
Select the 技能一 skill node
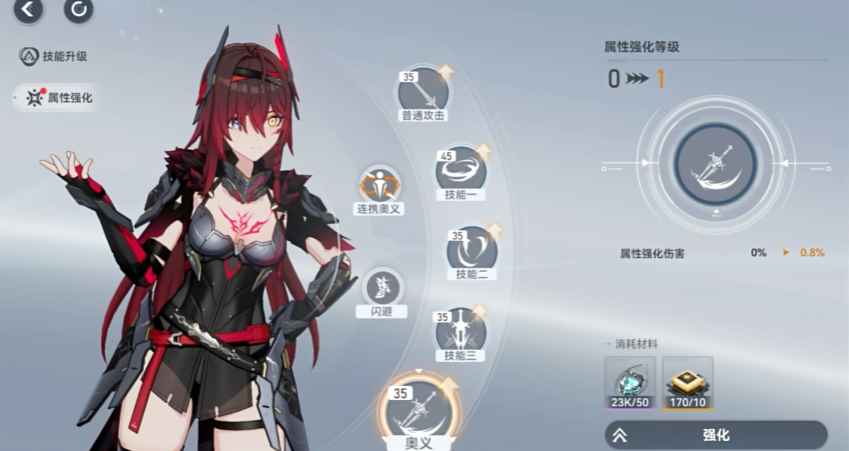coord(461,171)
